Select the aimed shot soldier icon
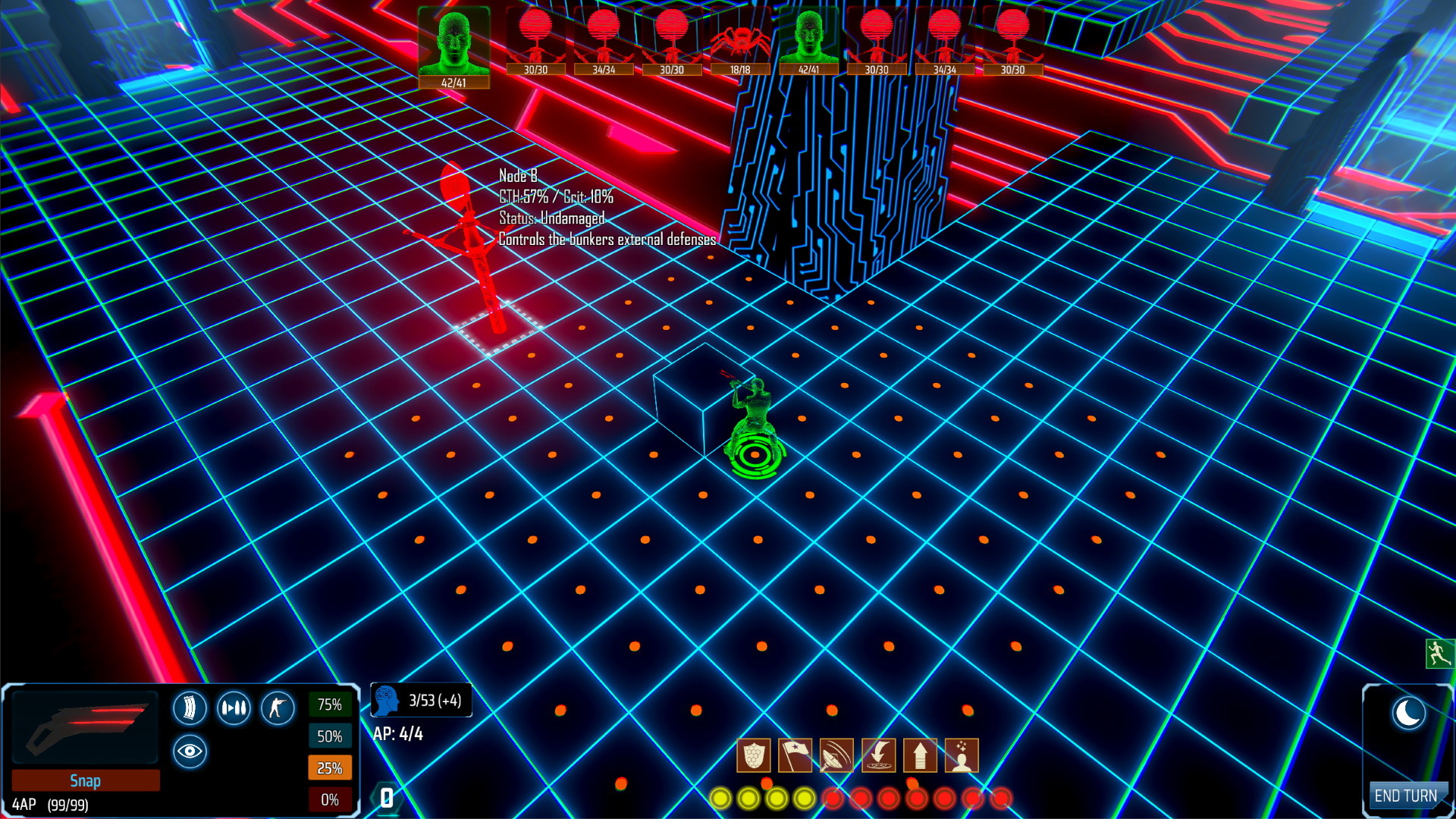This screenshot has height=819, width=1456. [x=279, y=707]
